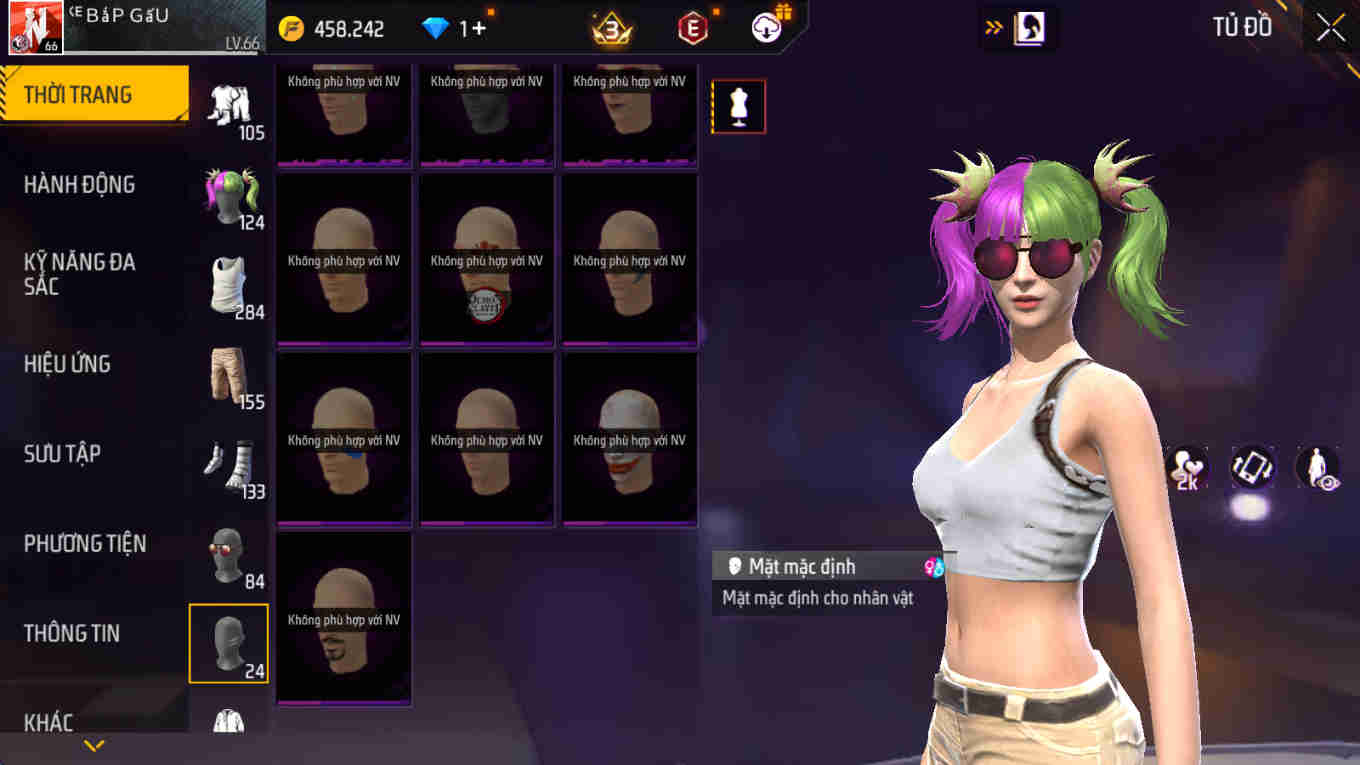Collapse top bar with double-arrow chevron

coord(994,29)
